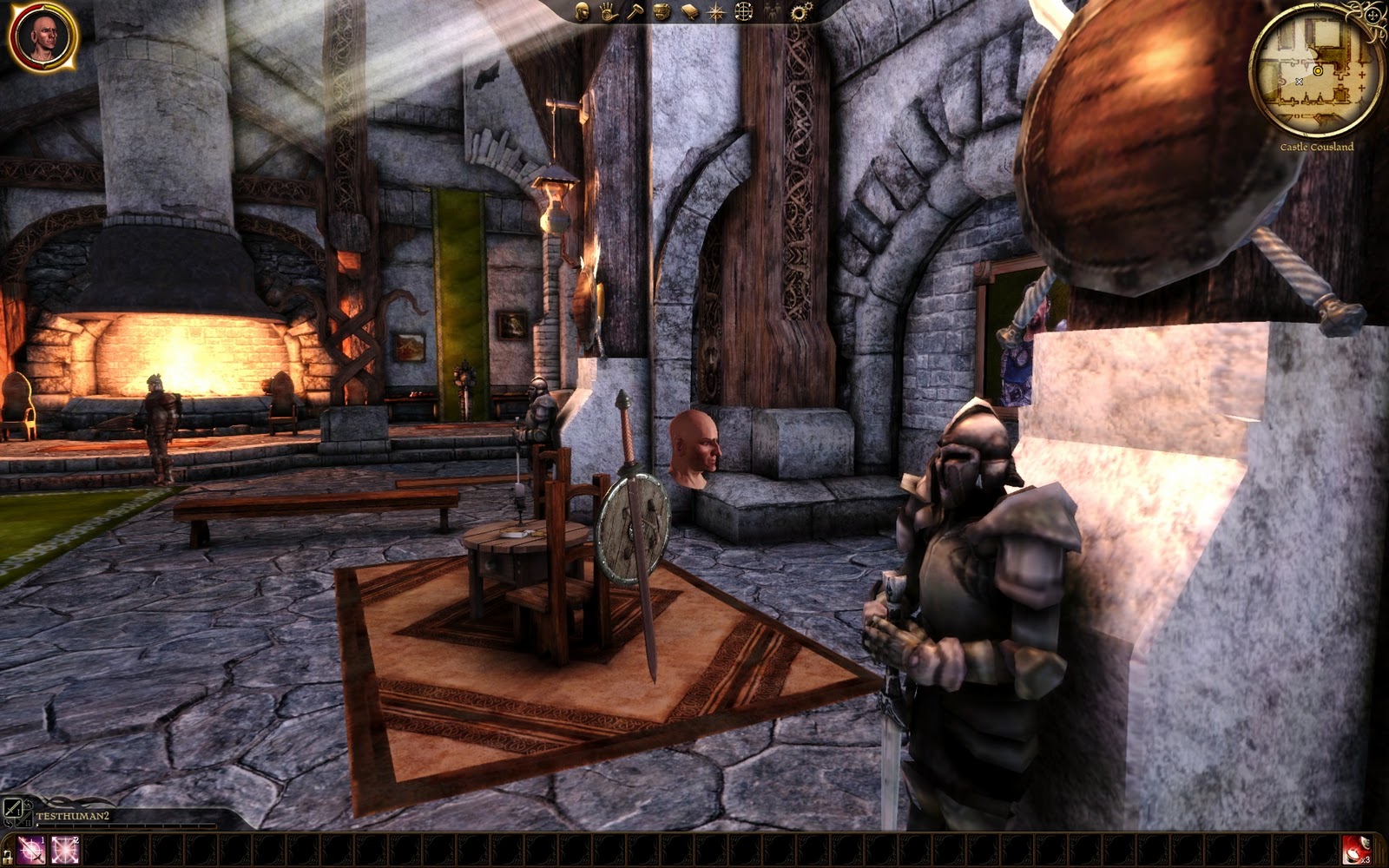Select weapon set I sword icon

click(13, 807)
